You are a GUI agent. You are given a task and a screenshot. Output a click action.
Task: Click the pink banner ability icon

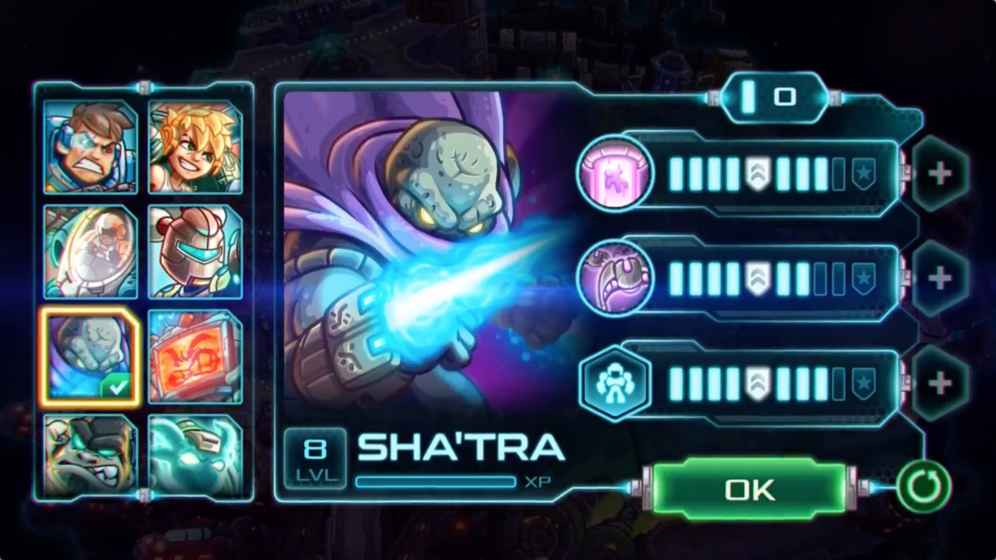pos(616,175)
